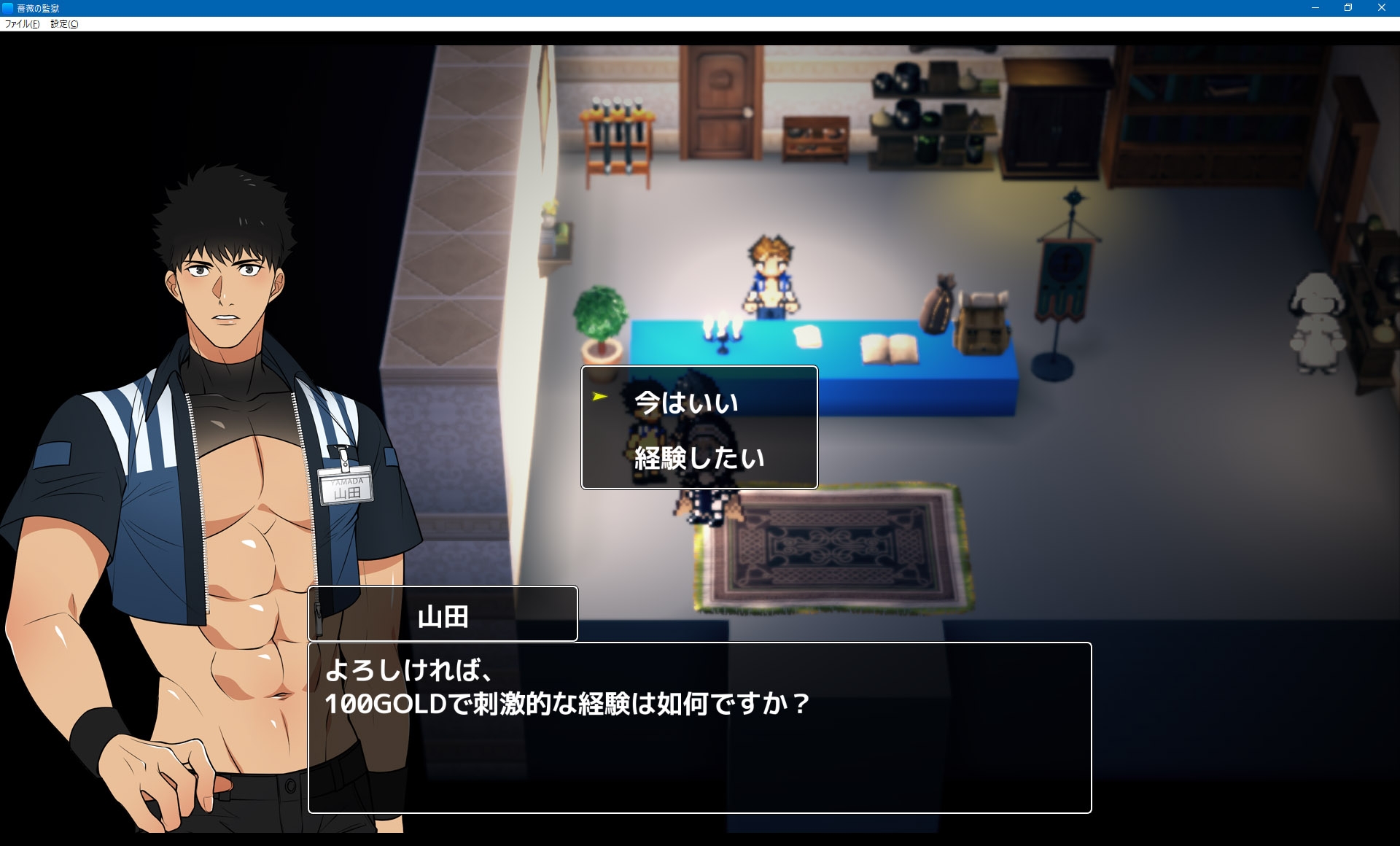Click the yellow selection cursor arrow
This screenshot has height=846, width=1400.
pyautogui.click(x=598, y=397)
